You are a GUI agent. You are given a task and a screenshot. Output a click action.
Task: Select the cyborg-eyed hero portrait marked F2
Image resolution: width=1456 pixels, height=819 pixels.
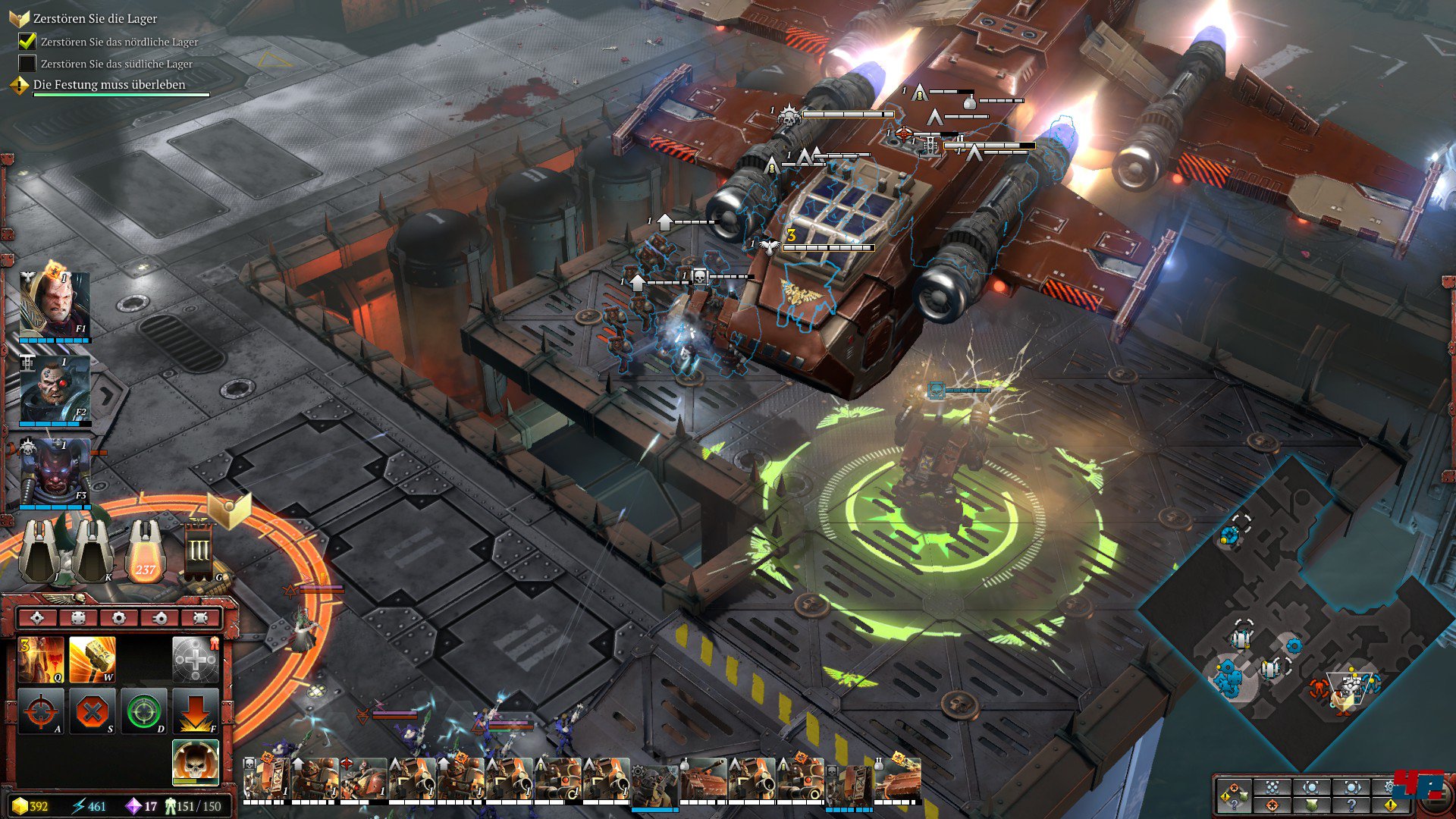(x=55, y=388)
